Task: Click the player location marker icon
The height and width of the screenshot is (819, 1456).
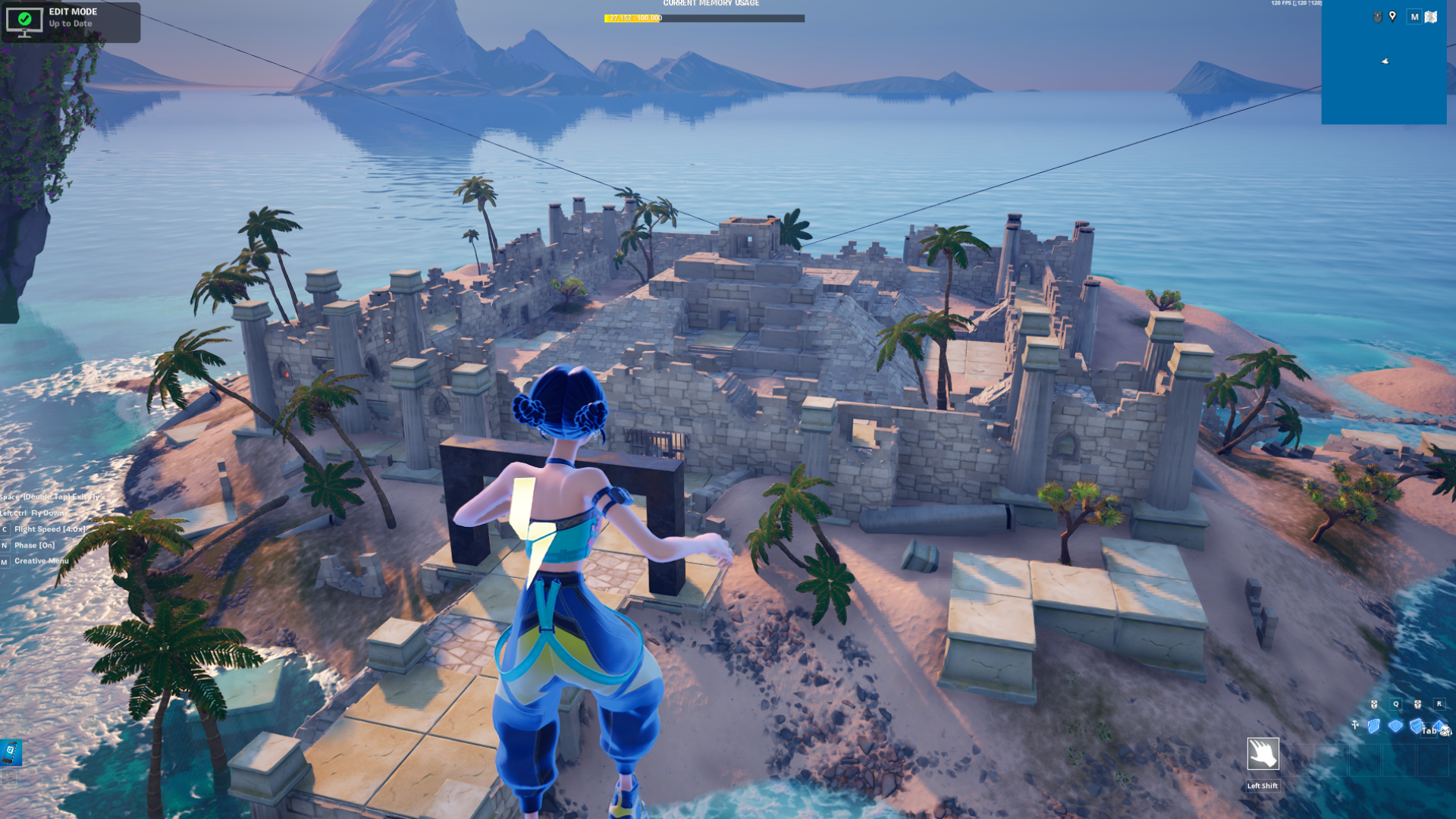Action: (1392, 16)
